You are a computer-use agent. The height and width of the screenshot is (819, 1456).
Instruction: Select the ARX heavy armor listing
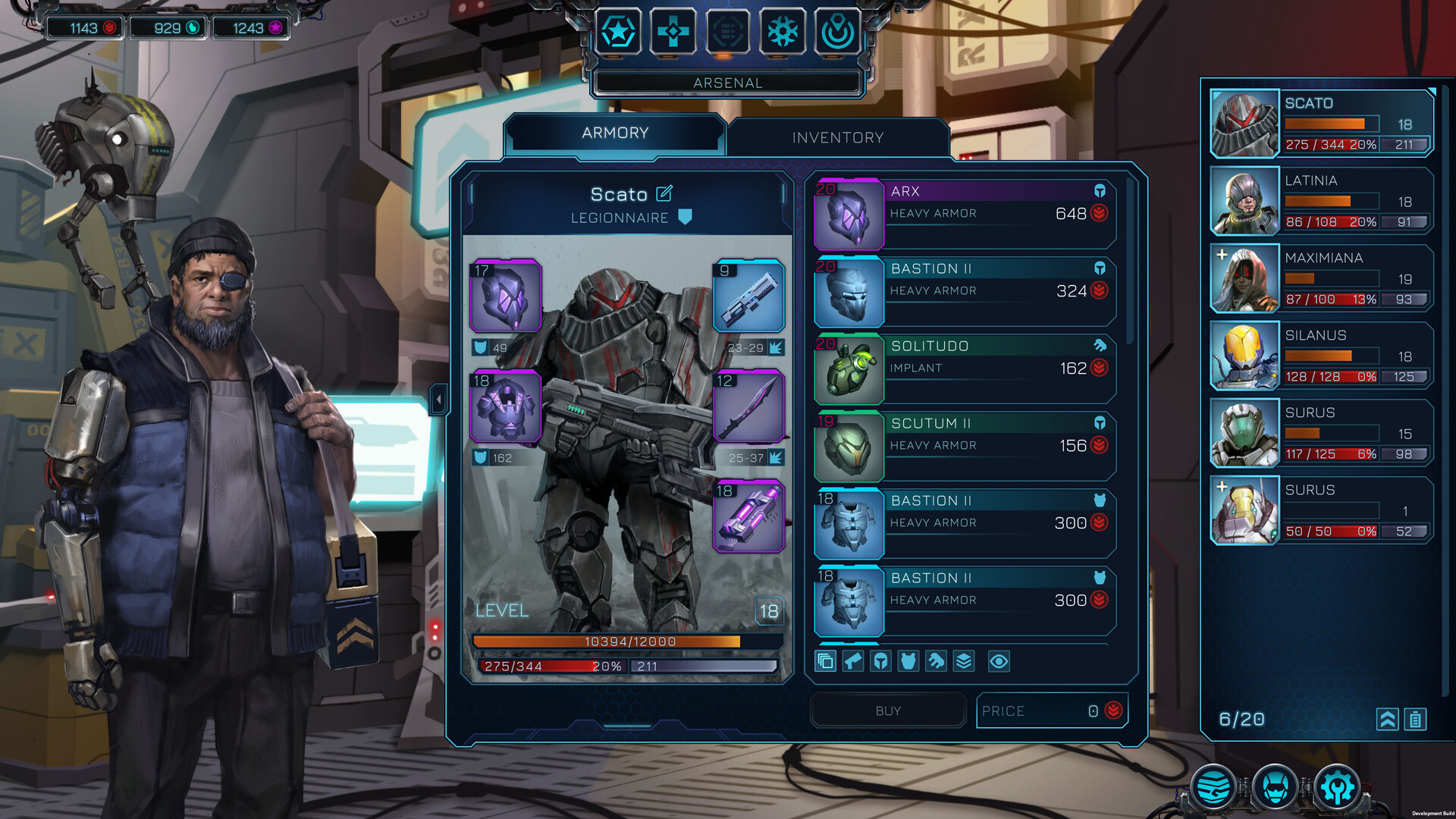point(963,214)
